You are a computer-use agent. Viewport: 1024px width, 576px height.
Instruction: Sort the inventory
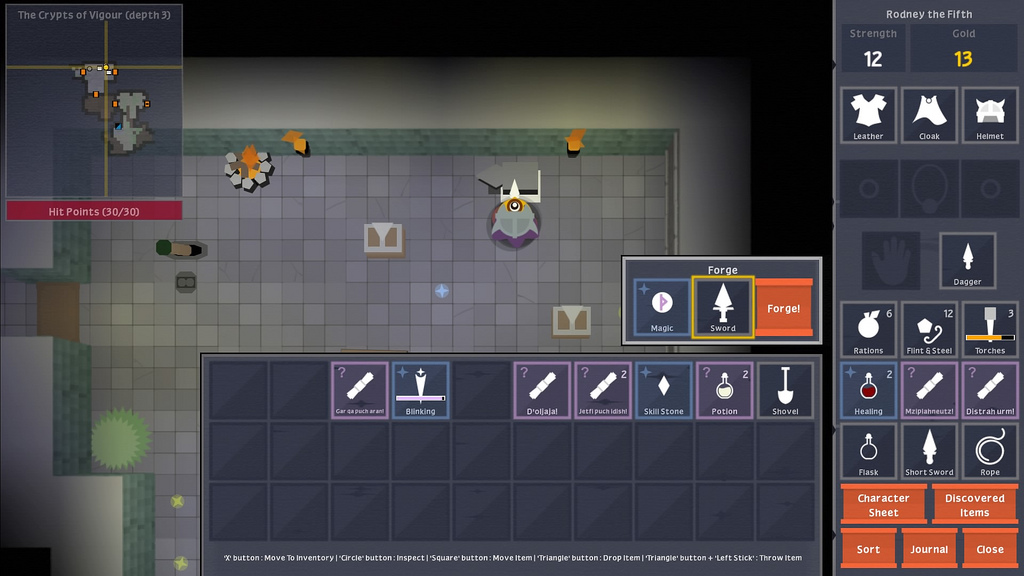click(x=869, y=549)
